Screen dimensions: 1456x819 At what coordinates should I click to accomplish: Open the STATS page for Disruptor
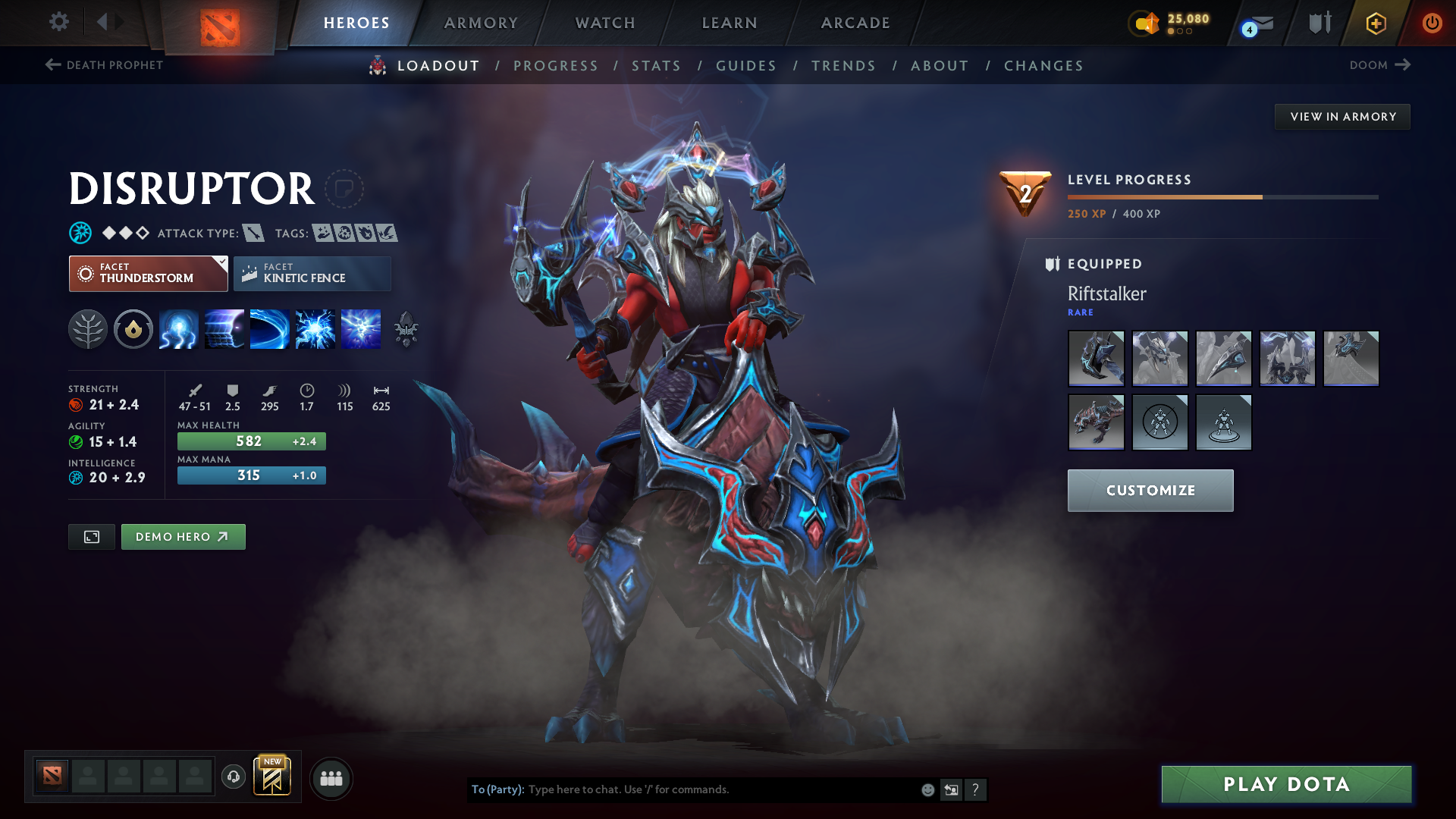click(x=657, y=65)
